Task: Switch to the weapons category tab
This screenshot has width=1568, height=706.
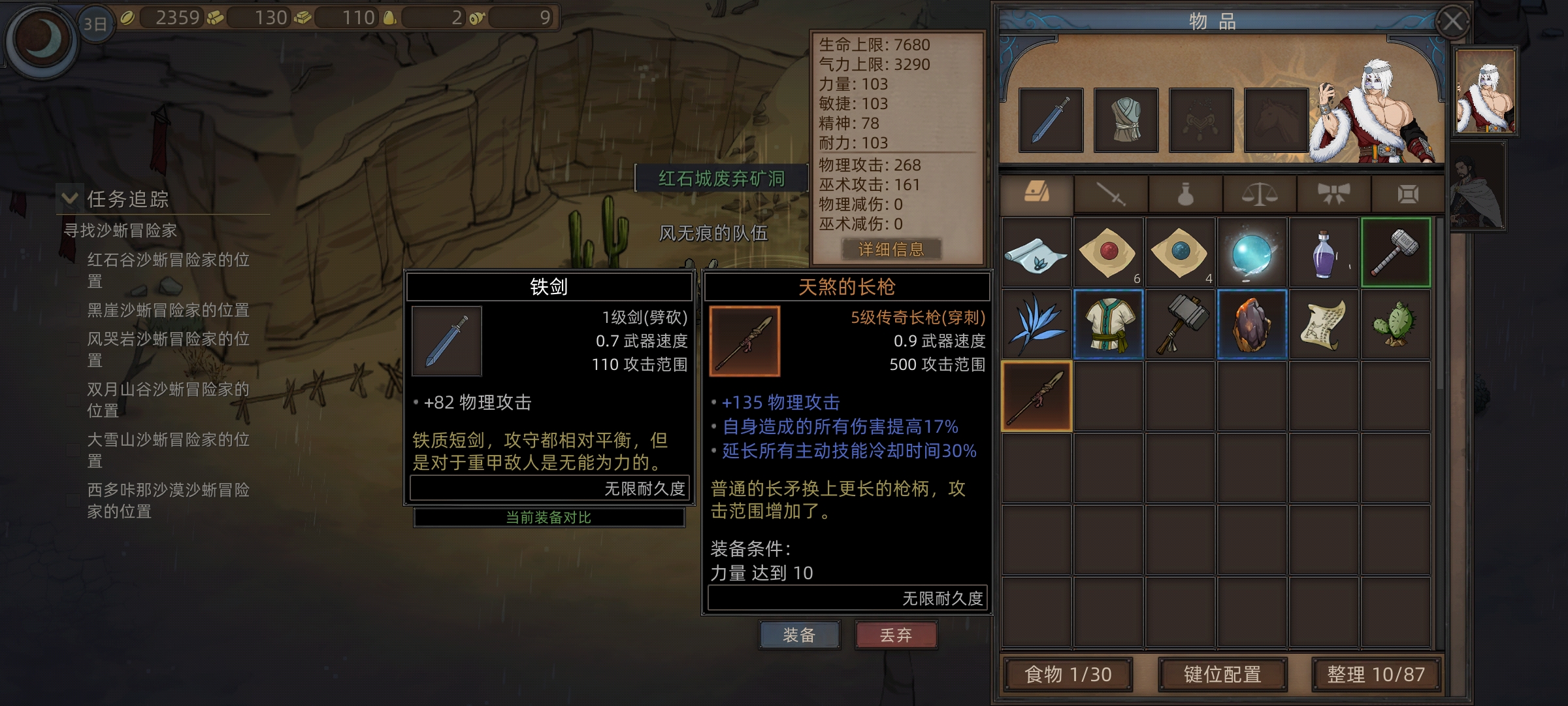Action: pyautogui.click(x=1111, y=194)
